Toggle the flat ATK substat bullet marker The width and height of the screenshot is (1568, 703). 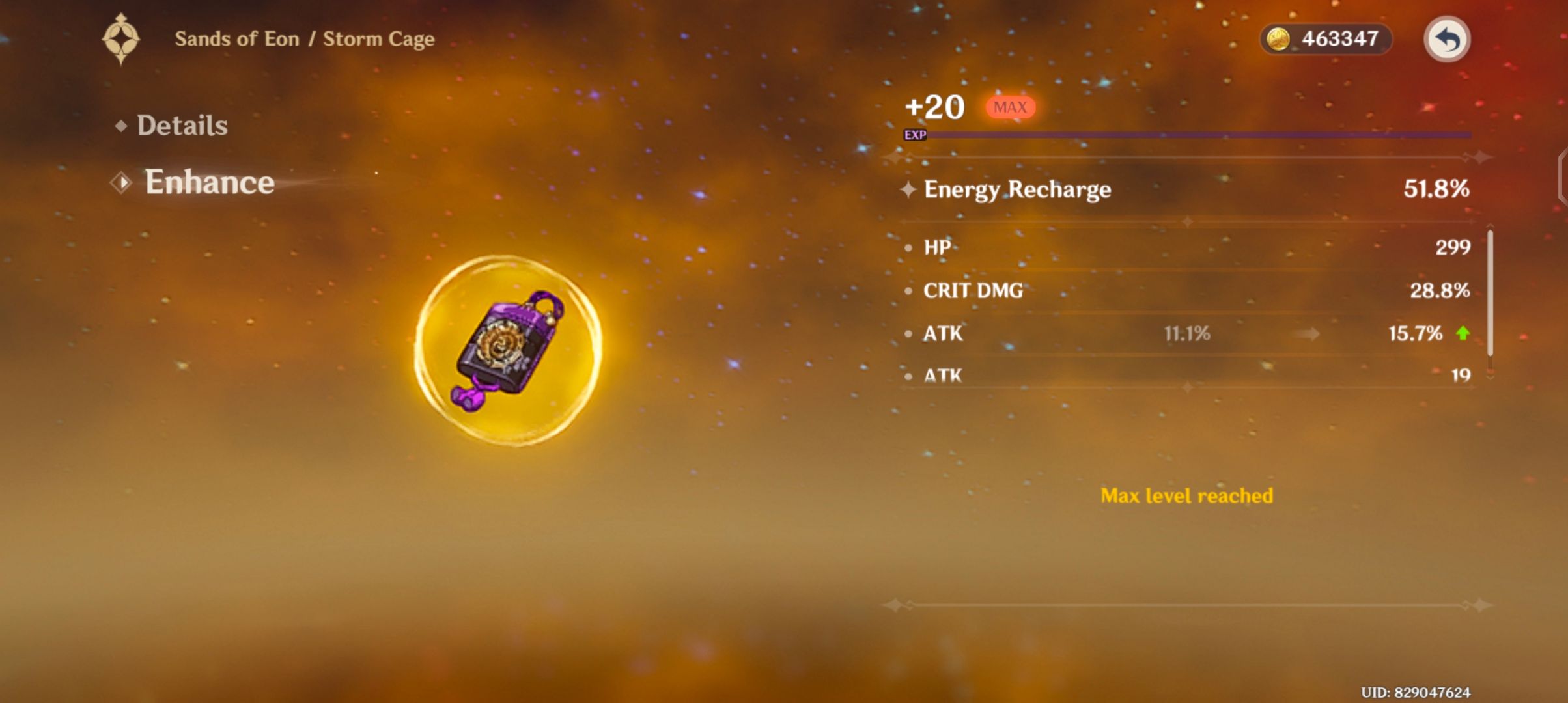pos(907,376)
